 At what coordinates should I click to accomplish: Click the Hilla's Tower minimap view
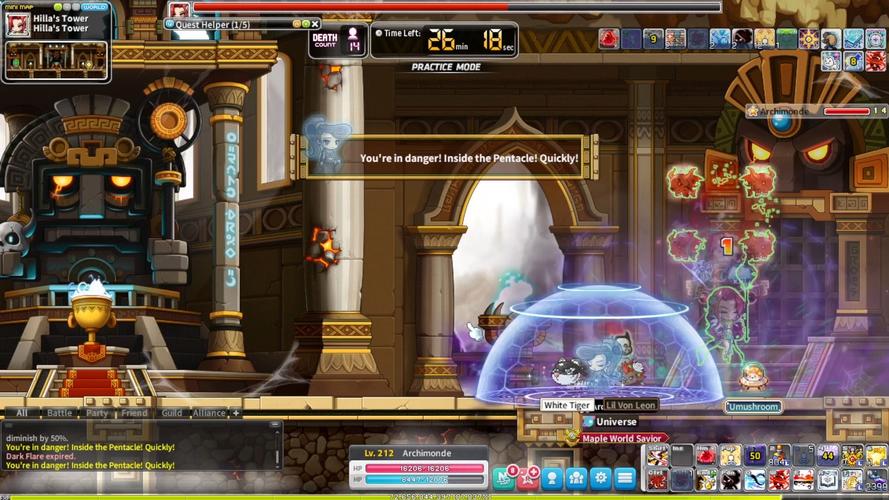[x=56, y=59]
